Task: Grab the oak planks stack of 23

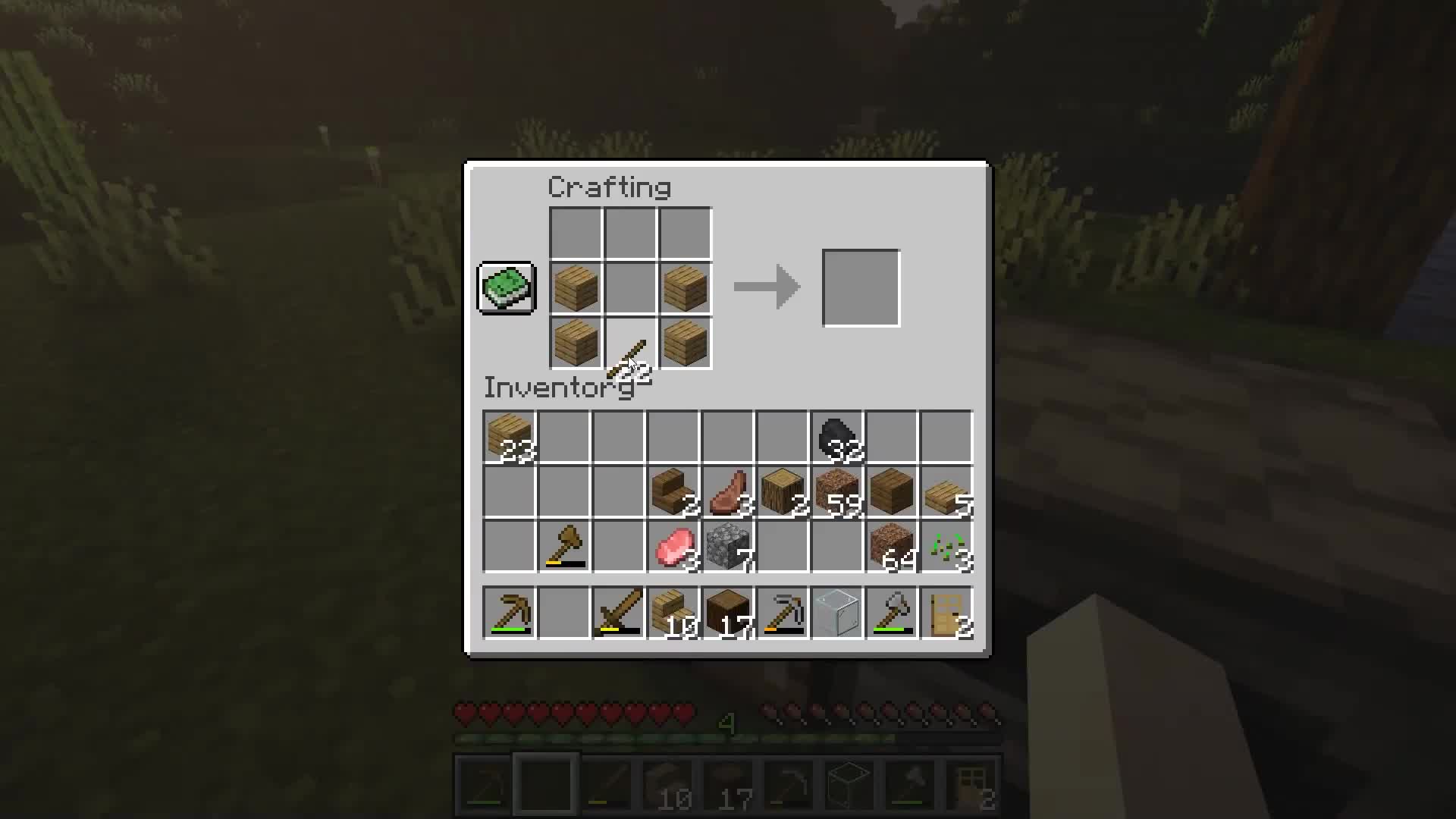Action: [x=510, y=436]
